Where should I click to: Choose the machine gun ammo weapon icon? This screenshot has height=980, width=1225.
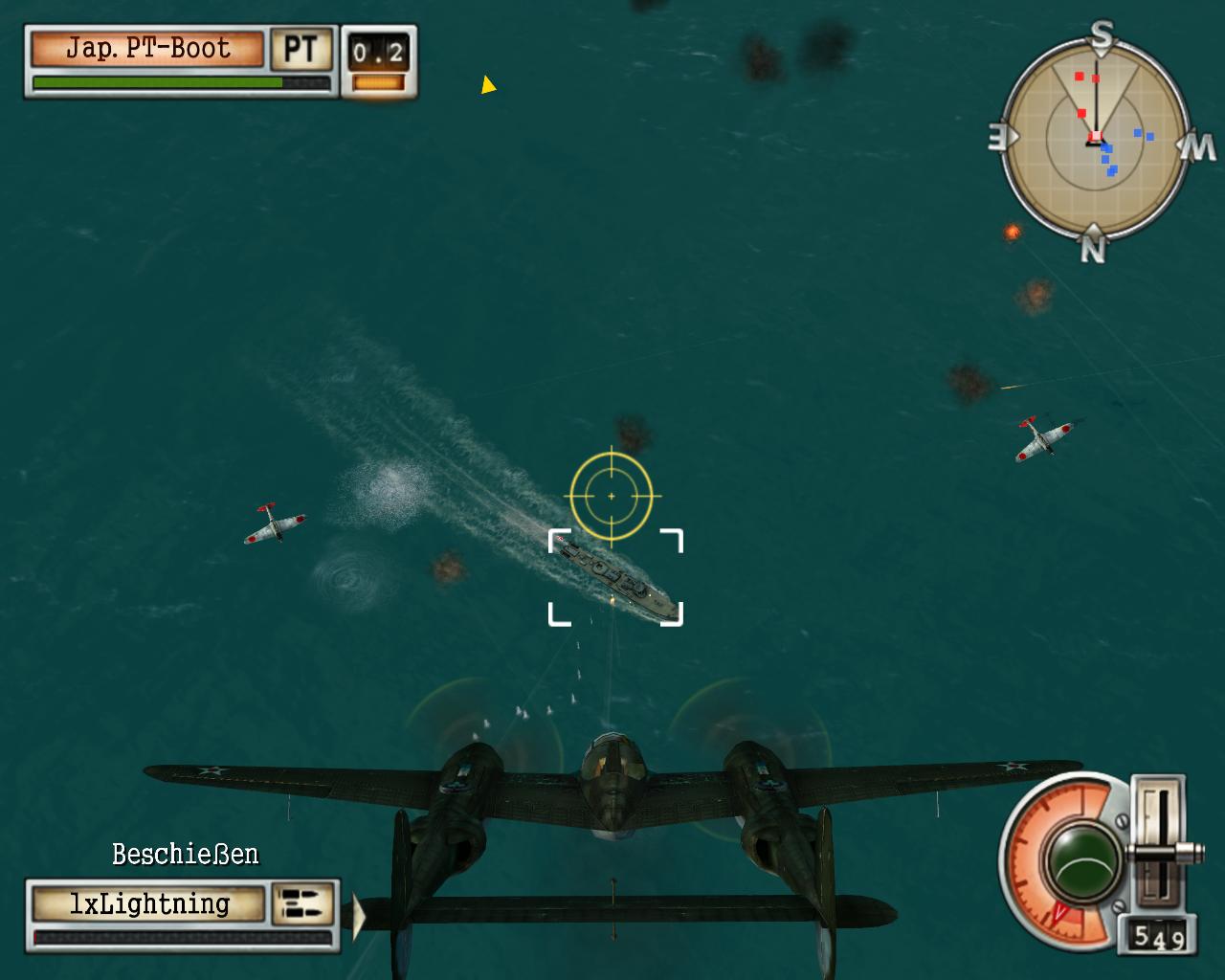(302, 904)
